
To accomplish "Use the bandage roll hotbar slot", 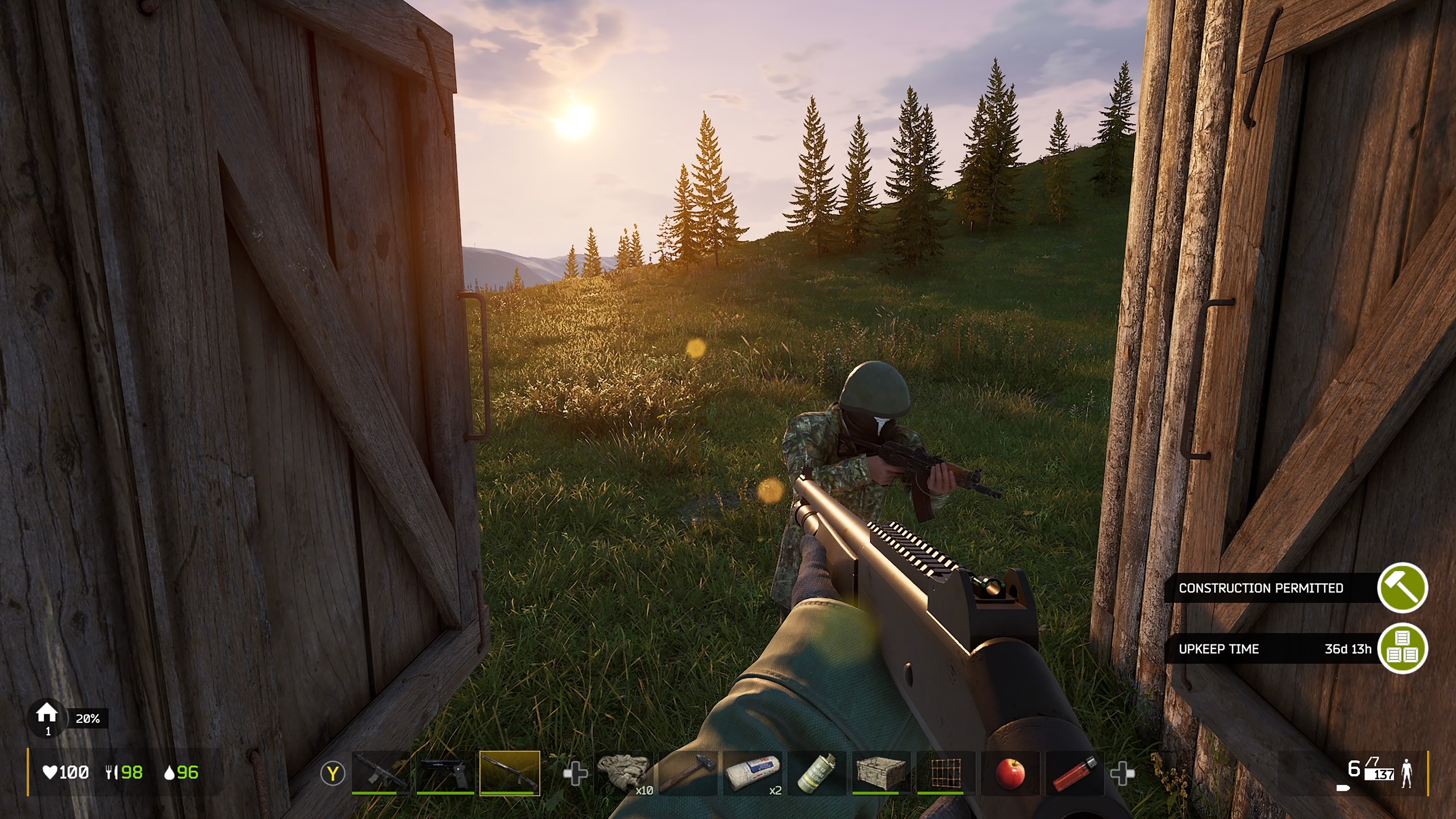I will click(752, 772).
